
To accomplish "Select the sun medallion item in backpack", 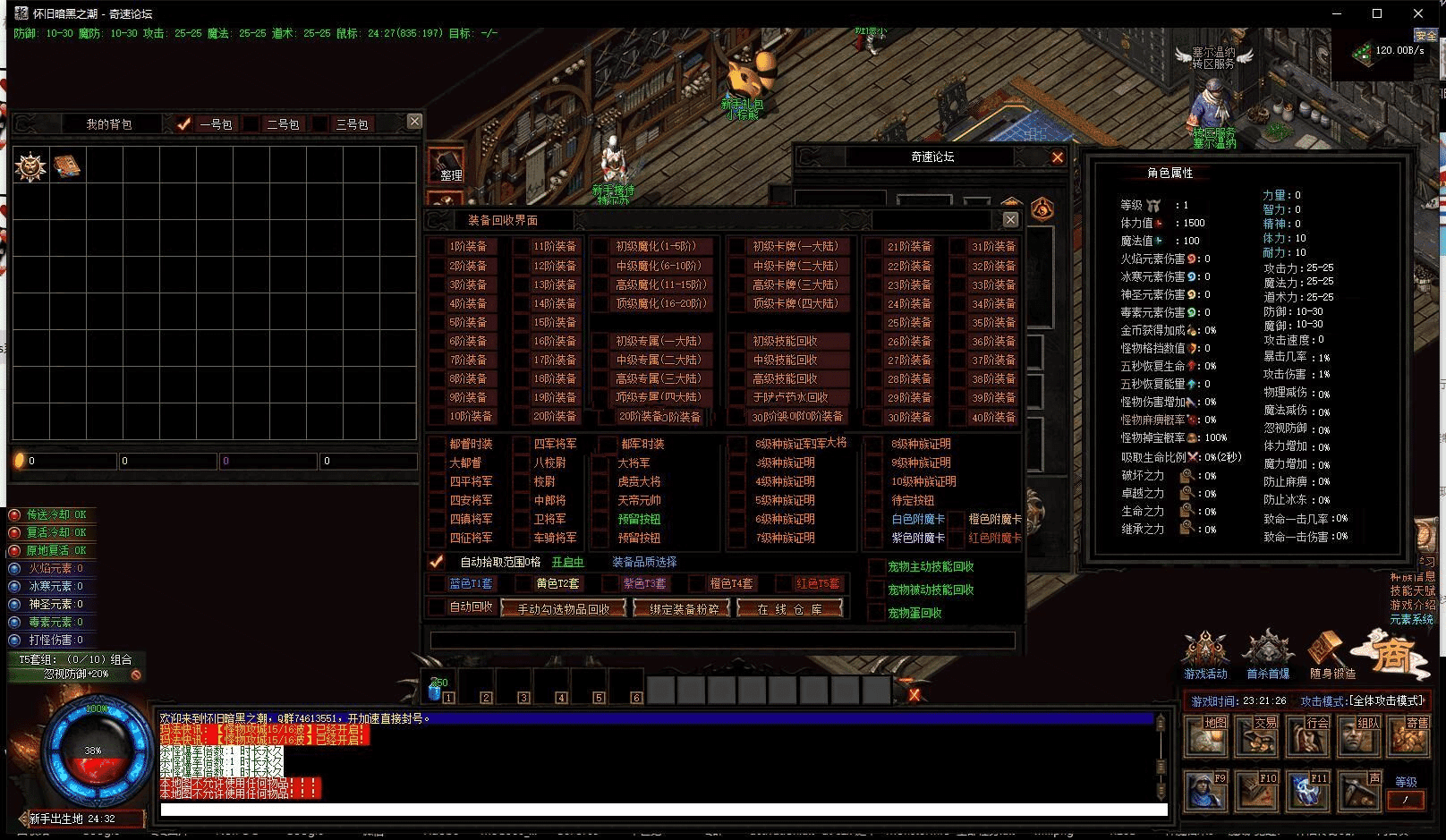I will point(30,166).
